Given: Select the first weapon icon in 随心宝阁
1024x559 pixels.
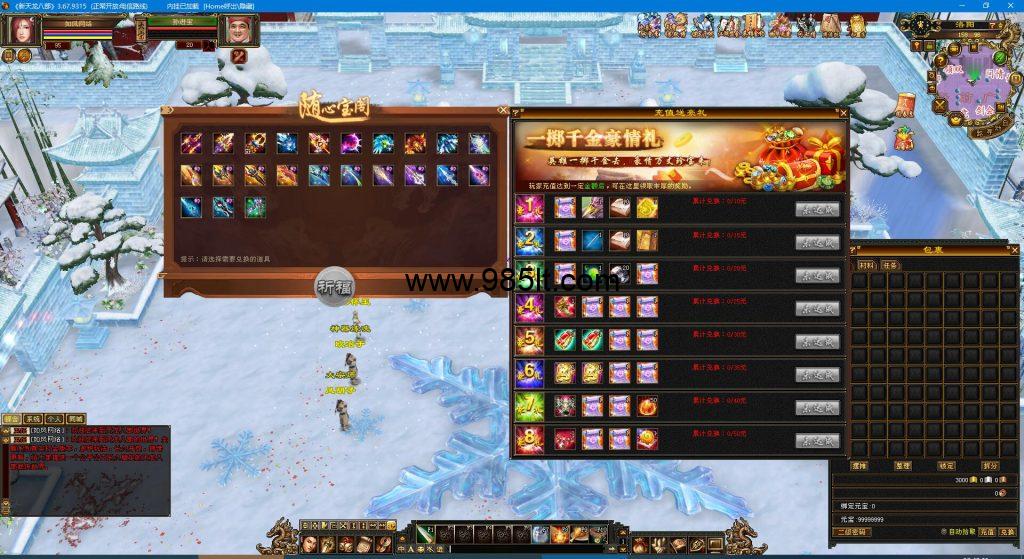Looking at the screenshot, I should [x=191, y=143].
